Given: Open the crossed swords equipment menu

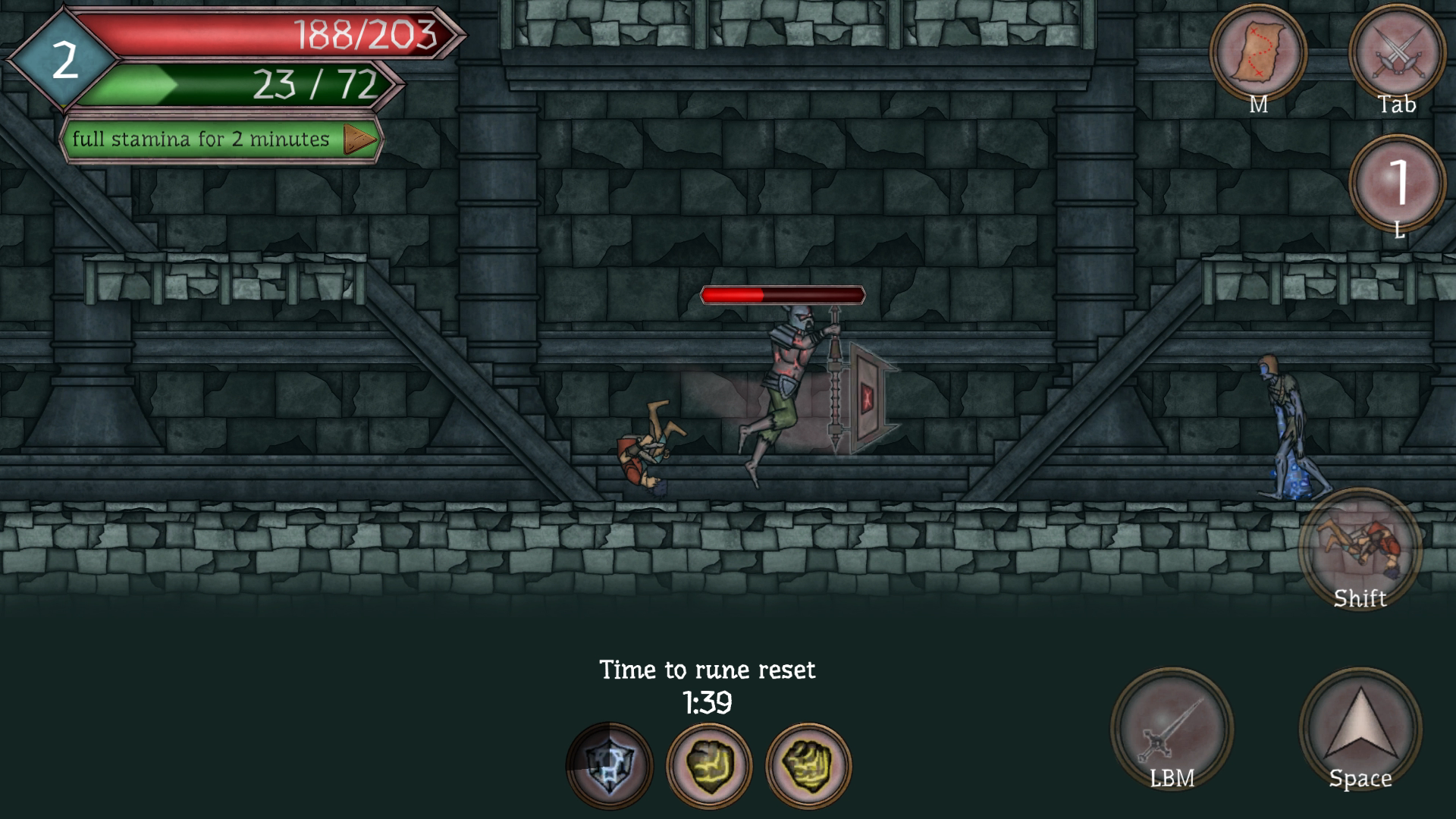Looking at the screenshot, I should [x=1397, y=54].
